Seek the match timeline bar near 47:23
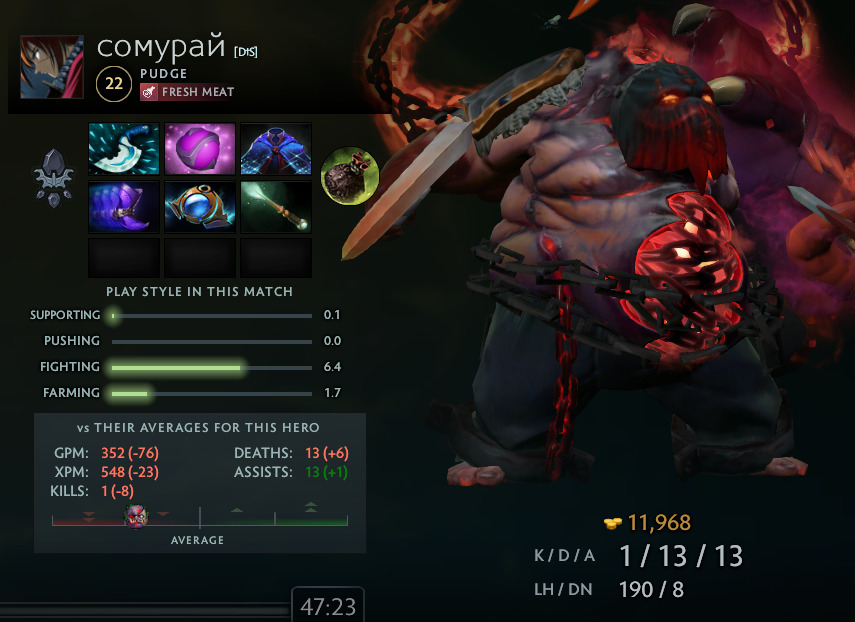Screen dimensions: 855x622 click(x=145, y=607)
